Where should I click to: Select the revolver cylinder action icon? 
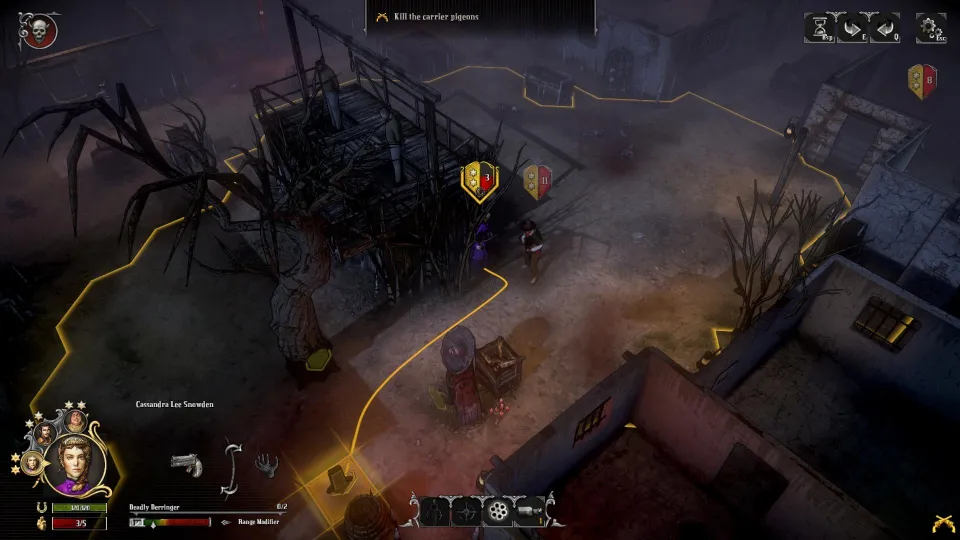pyautogui.click(x=497, y=511)
